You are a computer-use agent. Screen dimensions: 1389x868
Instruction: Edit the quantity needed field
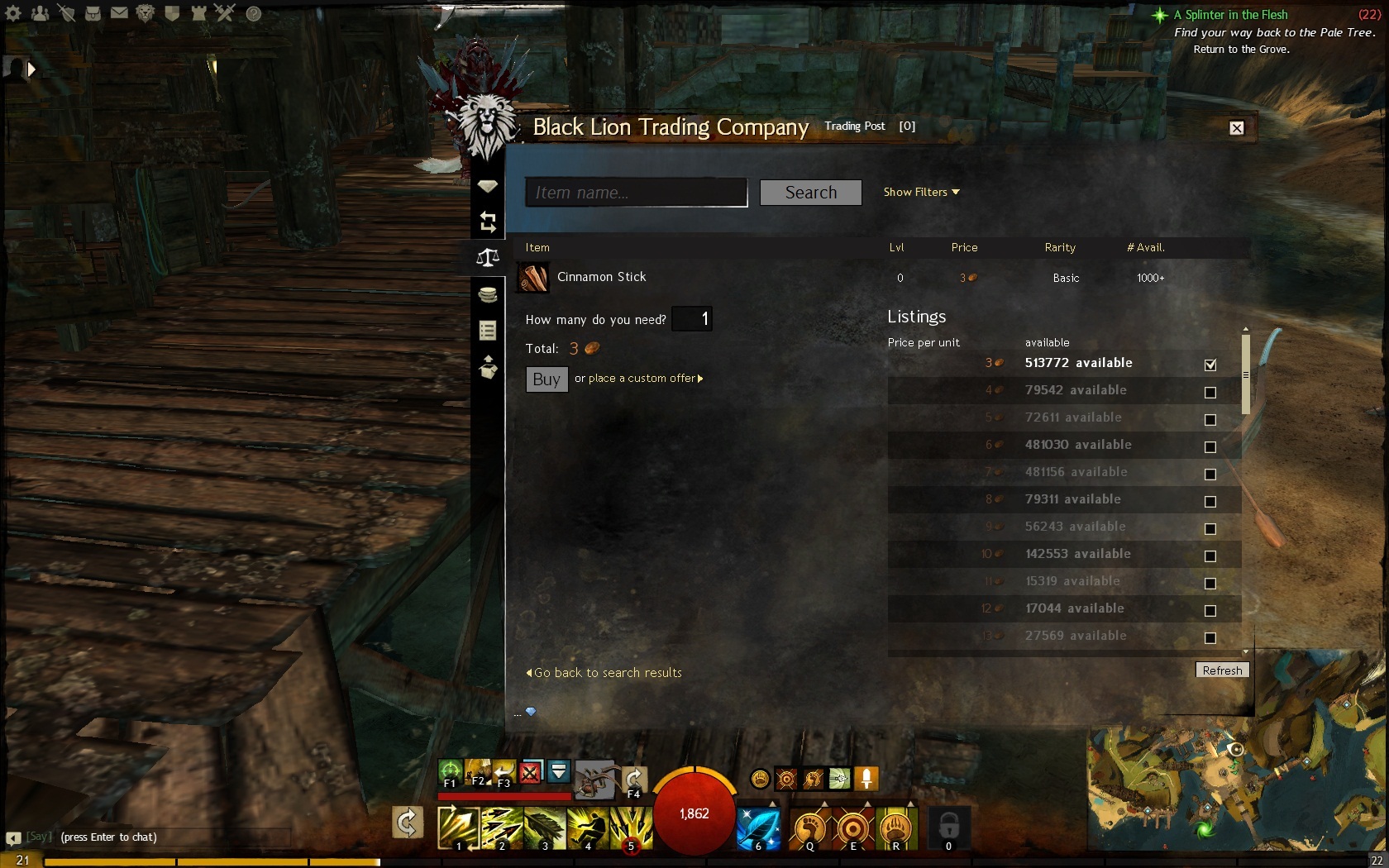tap(692, 319)
